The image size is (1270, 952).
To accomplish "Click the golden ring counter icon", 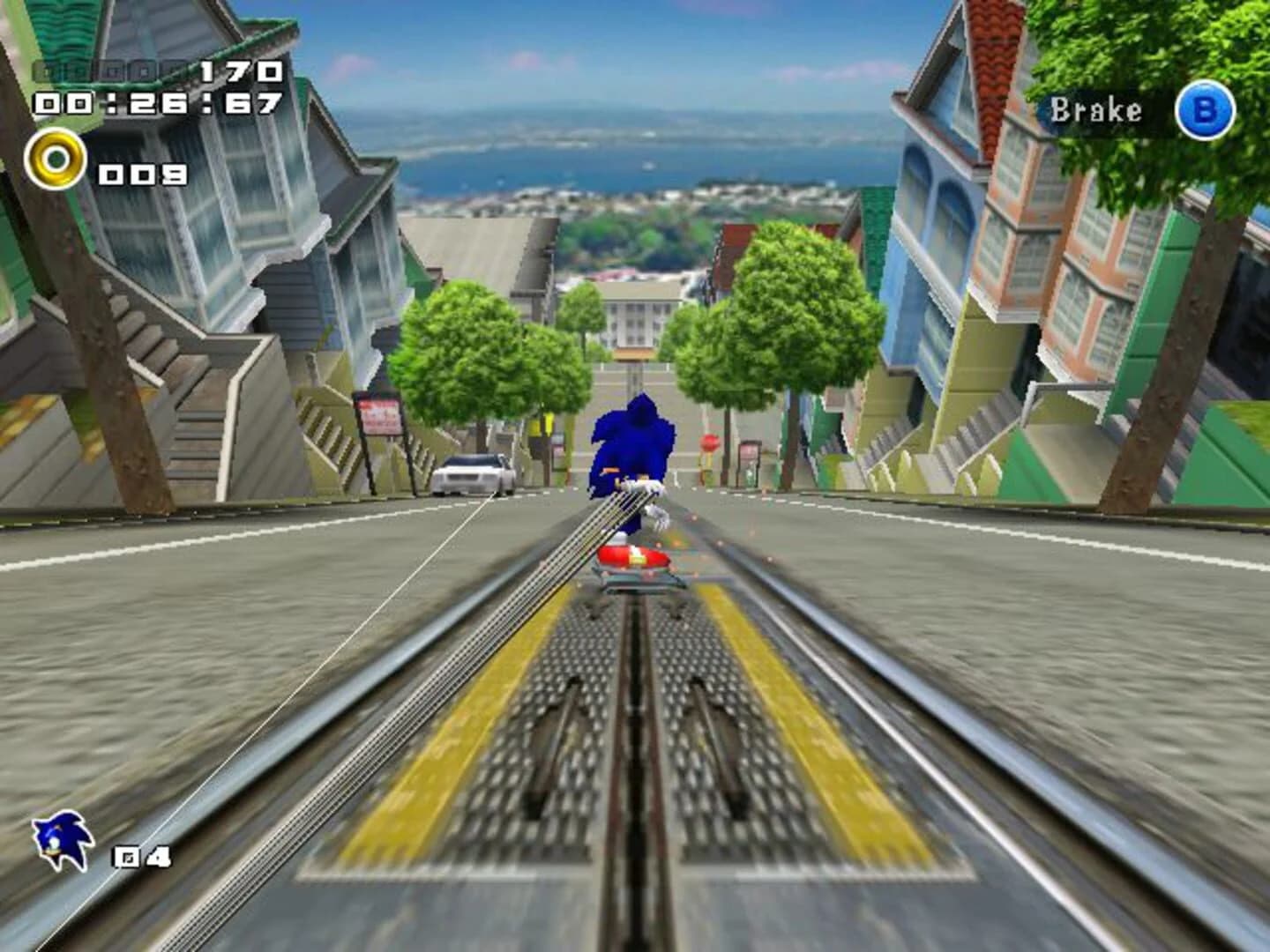I will [56, 160].
